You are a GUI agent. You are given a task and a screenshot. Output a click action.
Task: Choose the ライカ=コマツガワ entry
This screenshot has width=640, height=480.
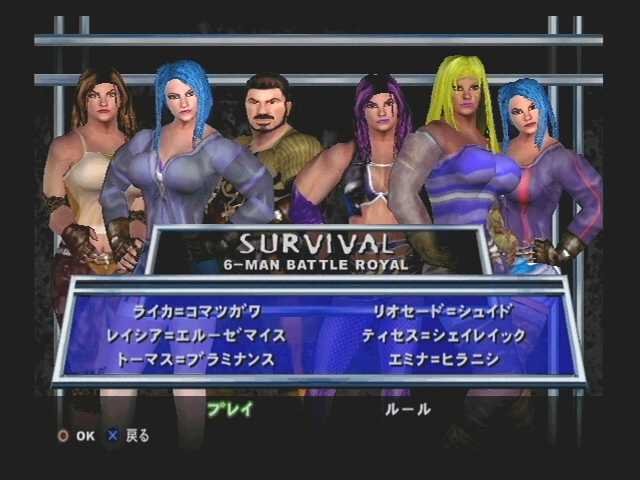pos(196,312)
